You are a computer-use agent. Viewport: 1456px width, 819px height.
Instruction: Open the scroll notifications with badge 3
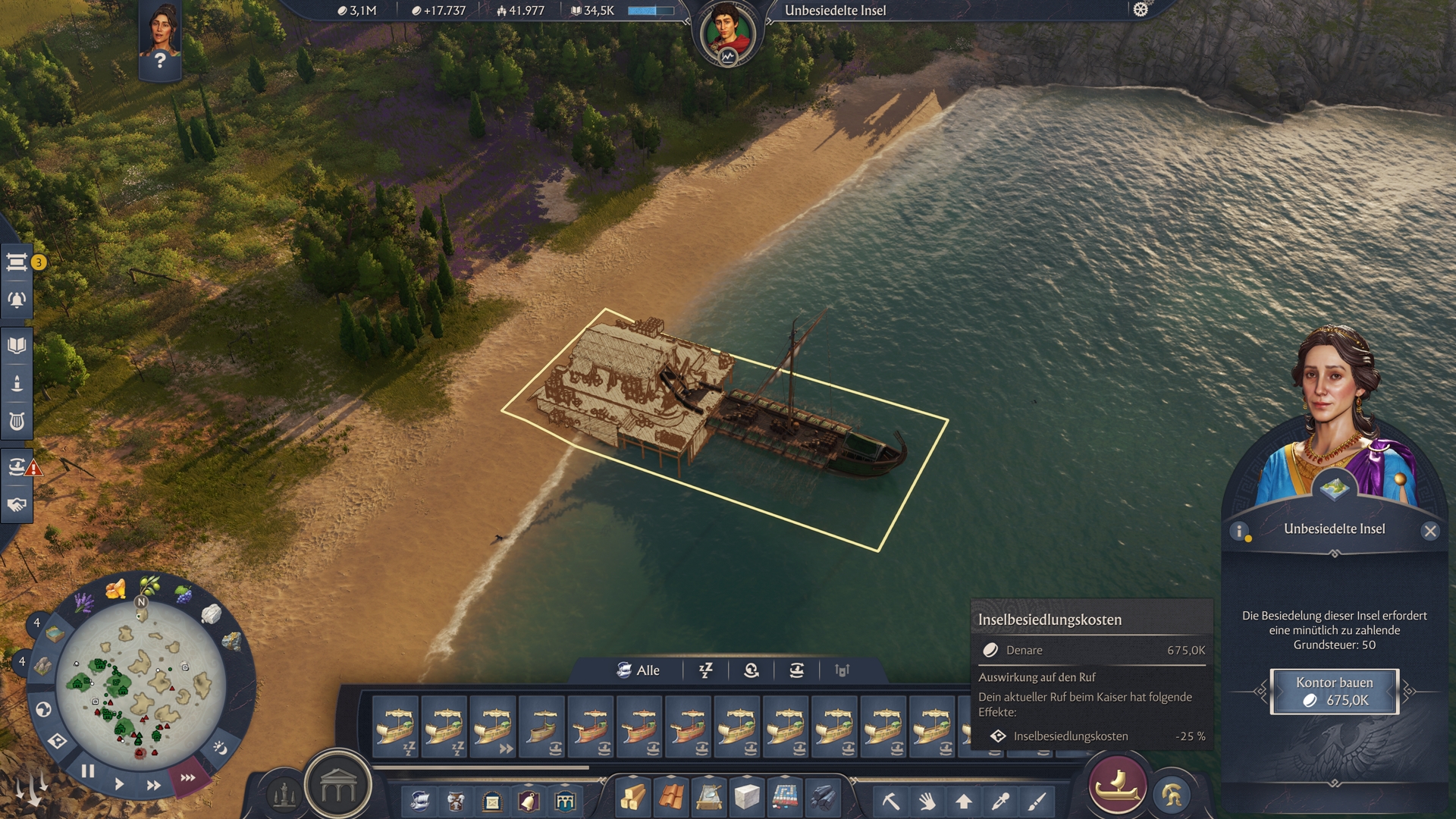click(17, 262)
